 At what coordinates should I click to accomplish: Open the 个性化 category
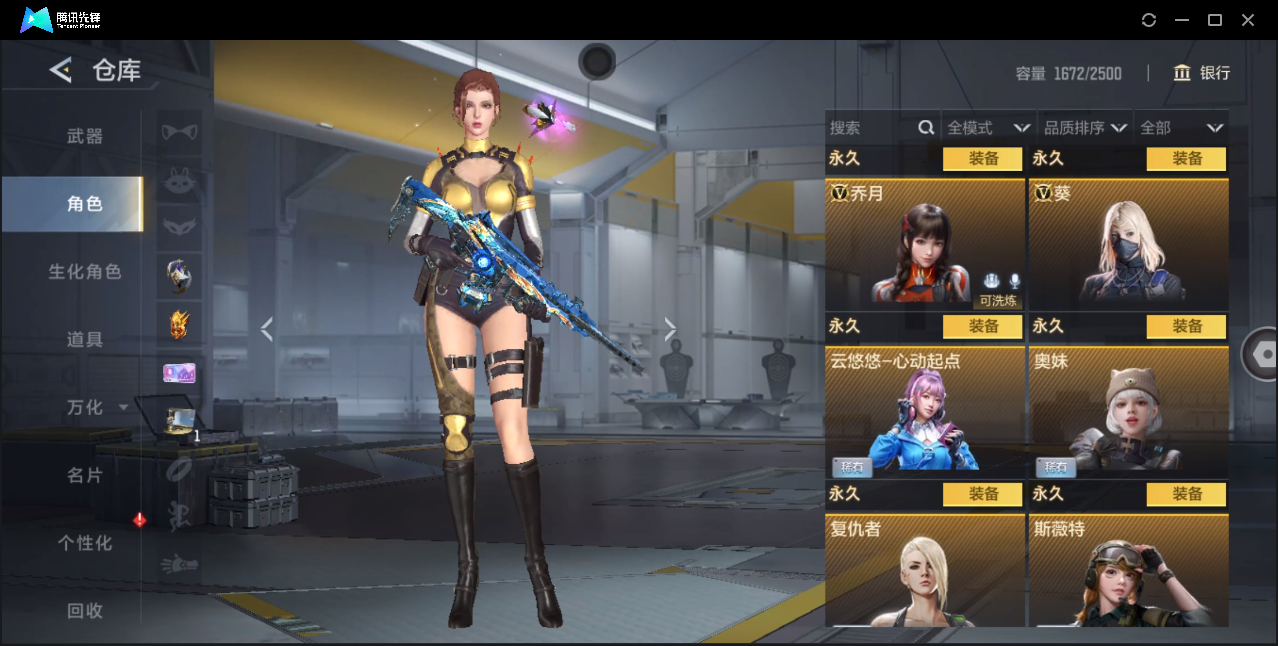[85, 543]
